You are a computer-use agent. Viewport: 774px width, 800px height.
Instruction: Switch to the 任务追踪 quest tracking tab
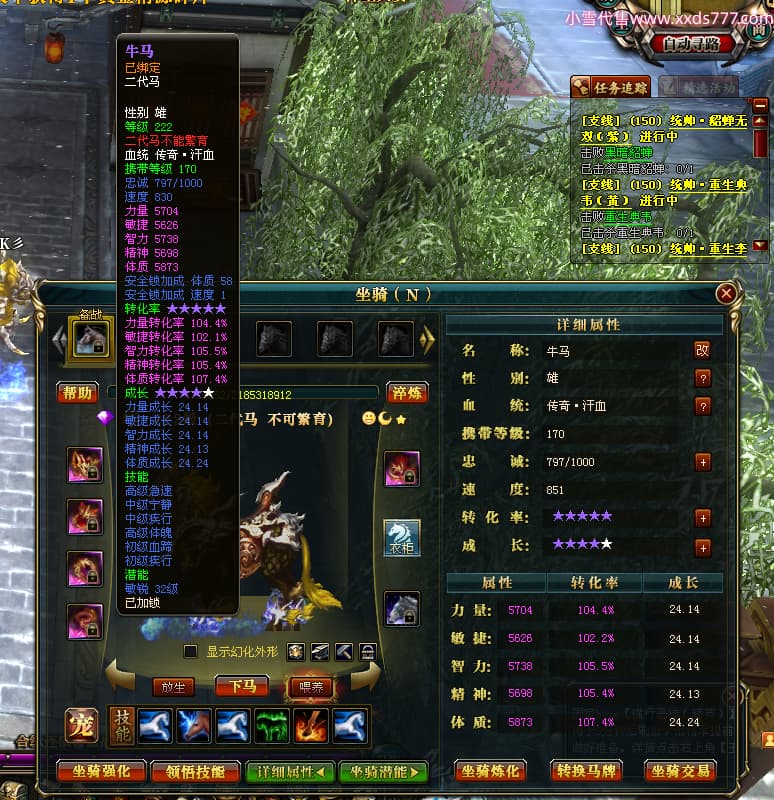click(x=611, y=87)
